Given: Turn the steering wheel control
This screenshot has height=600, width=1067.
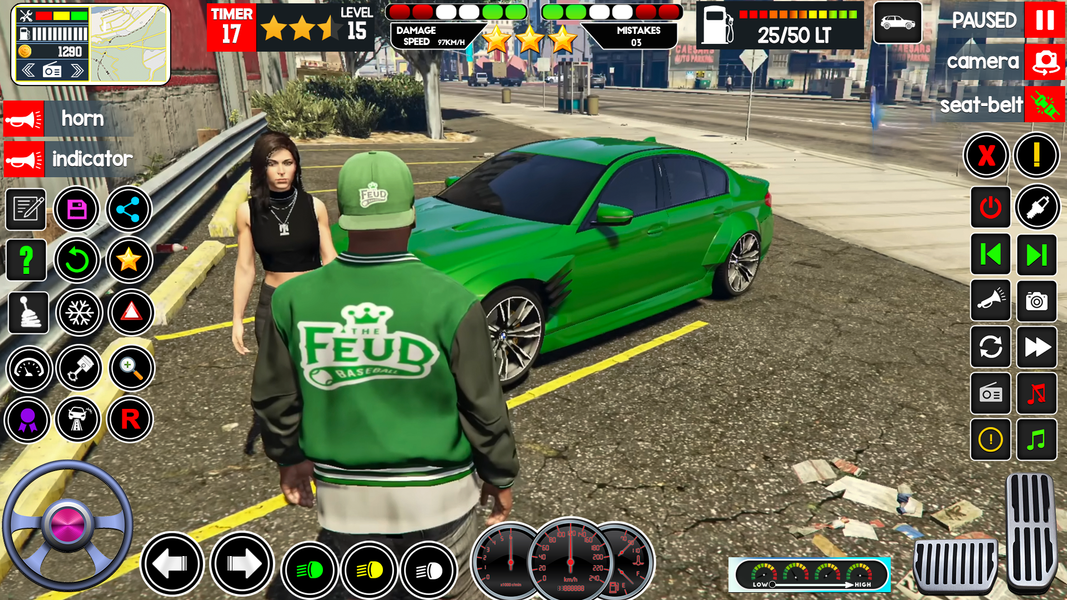Looking at the screenshot, I should coord(67,524).
